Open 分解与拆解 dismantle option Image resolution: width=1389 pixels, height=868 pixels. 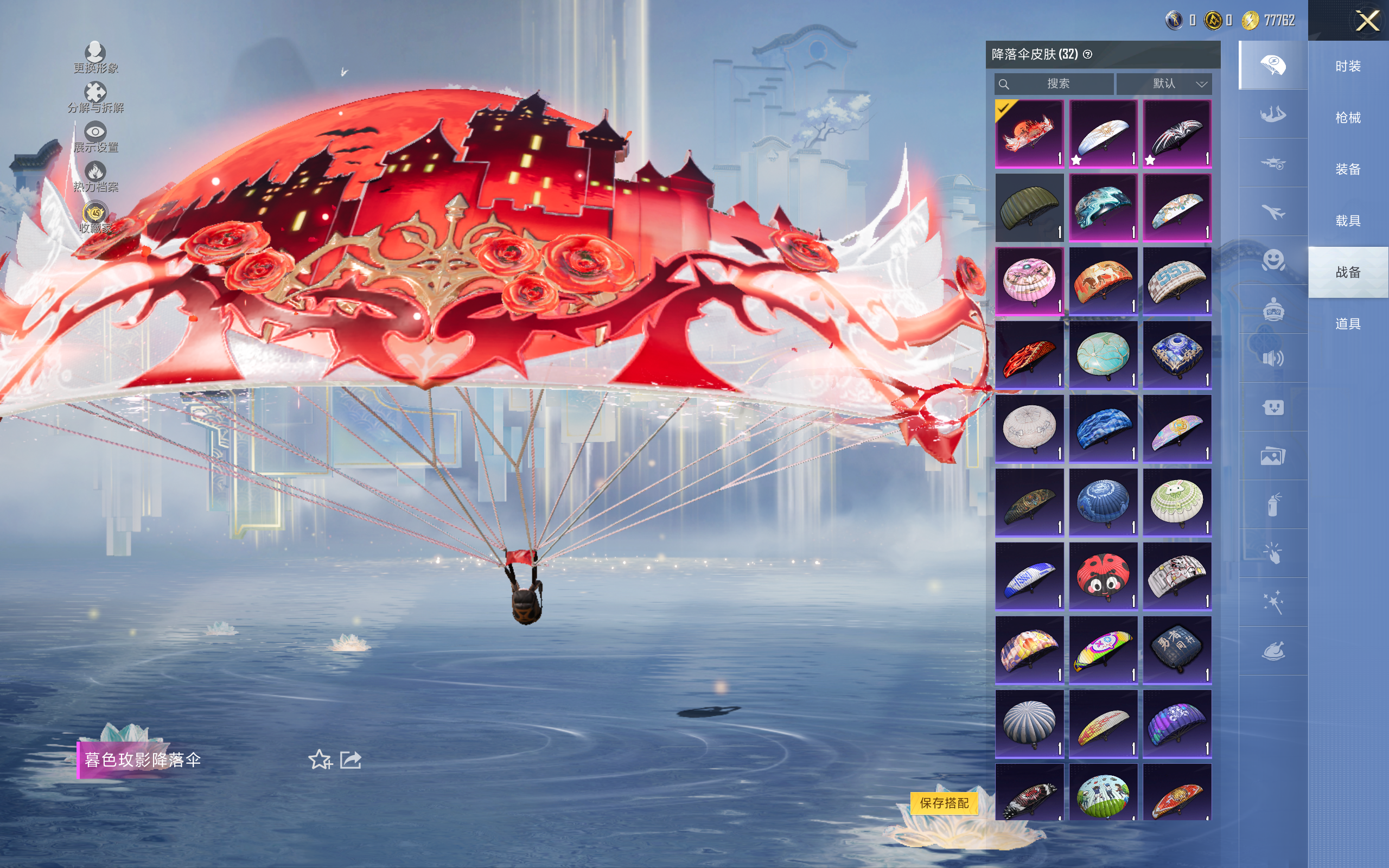95,98
